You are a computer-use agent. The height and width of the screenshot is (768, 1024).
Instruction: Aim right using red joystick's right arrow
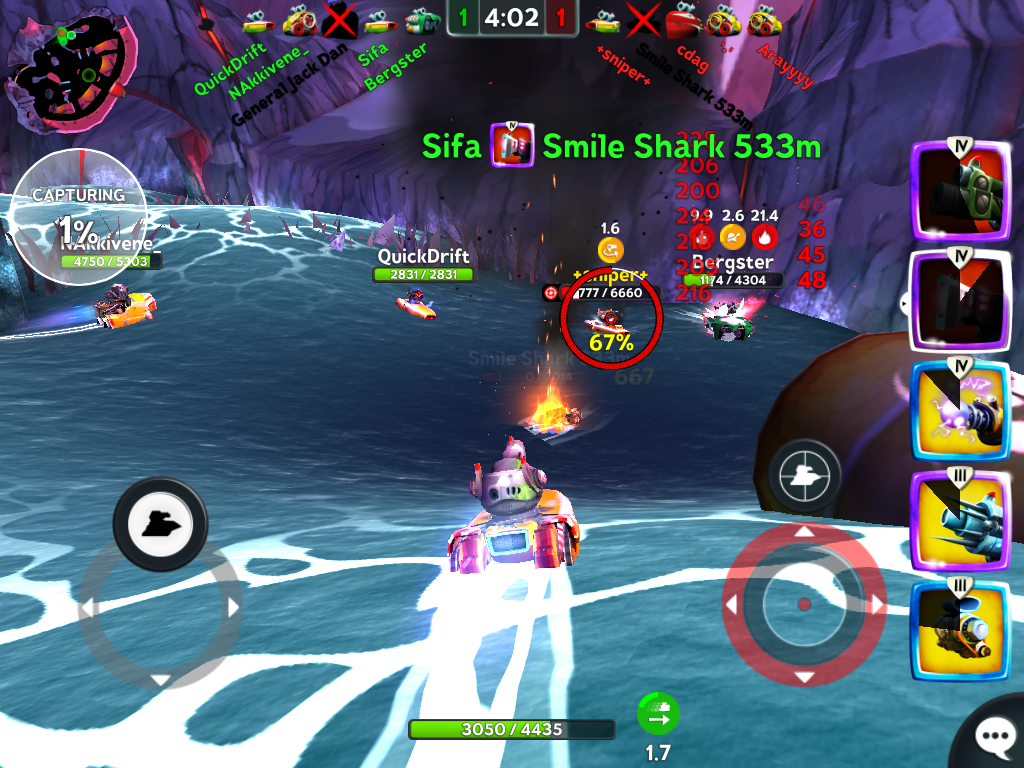[876, 605]
